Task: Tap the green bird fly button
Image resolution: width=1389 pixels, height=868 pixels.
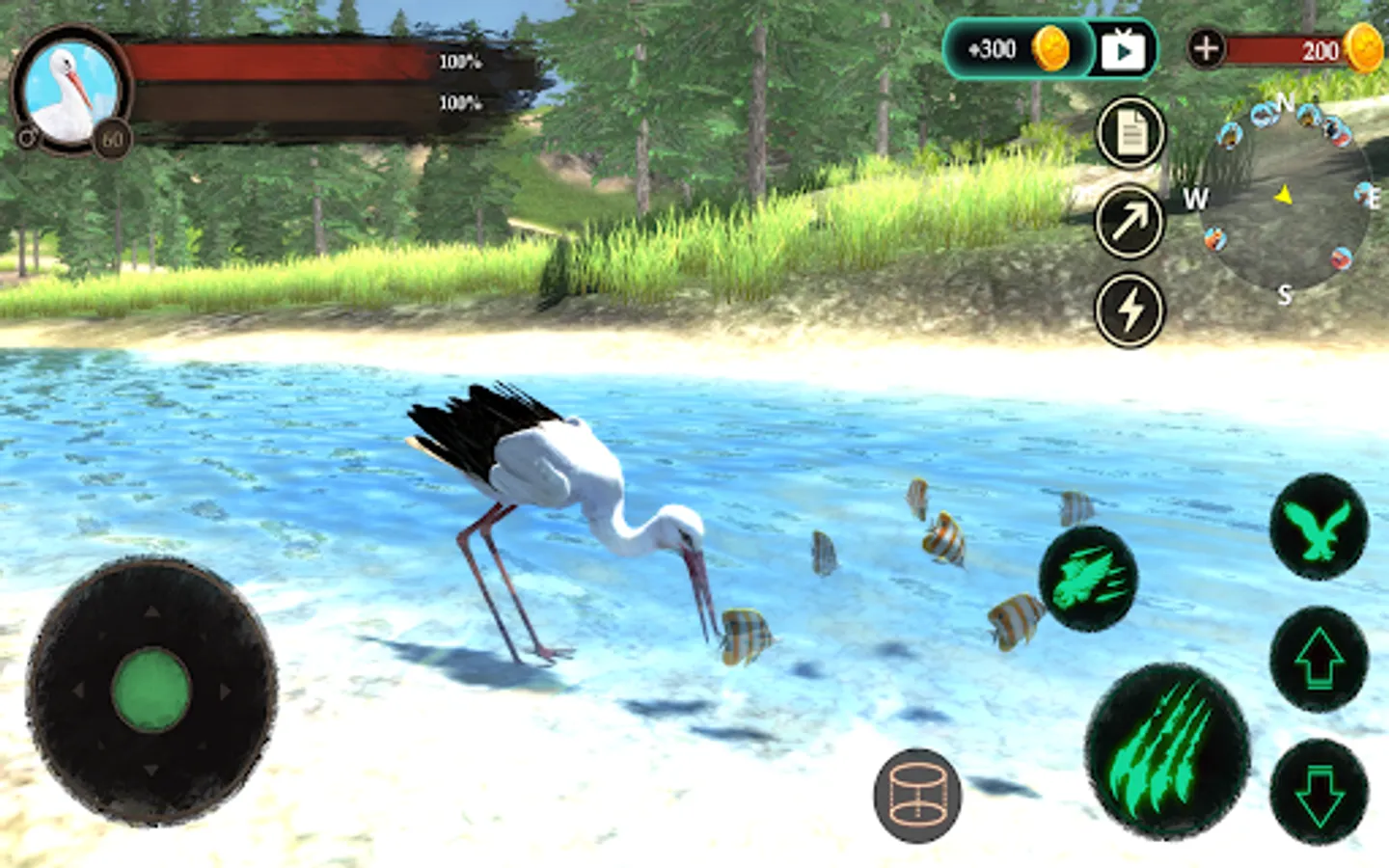Action: pyautogui.click(x=1319, y=527)
